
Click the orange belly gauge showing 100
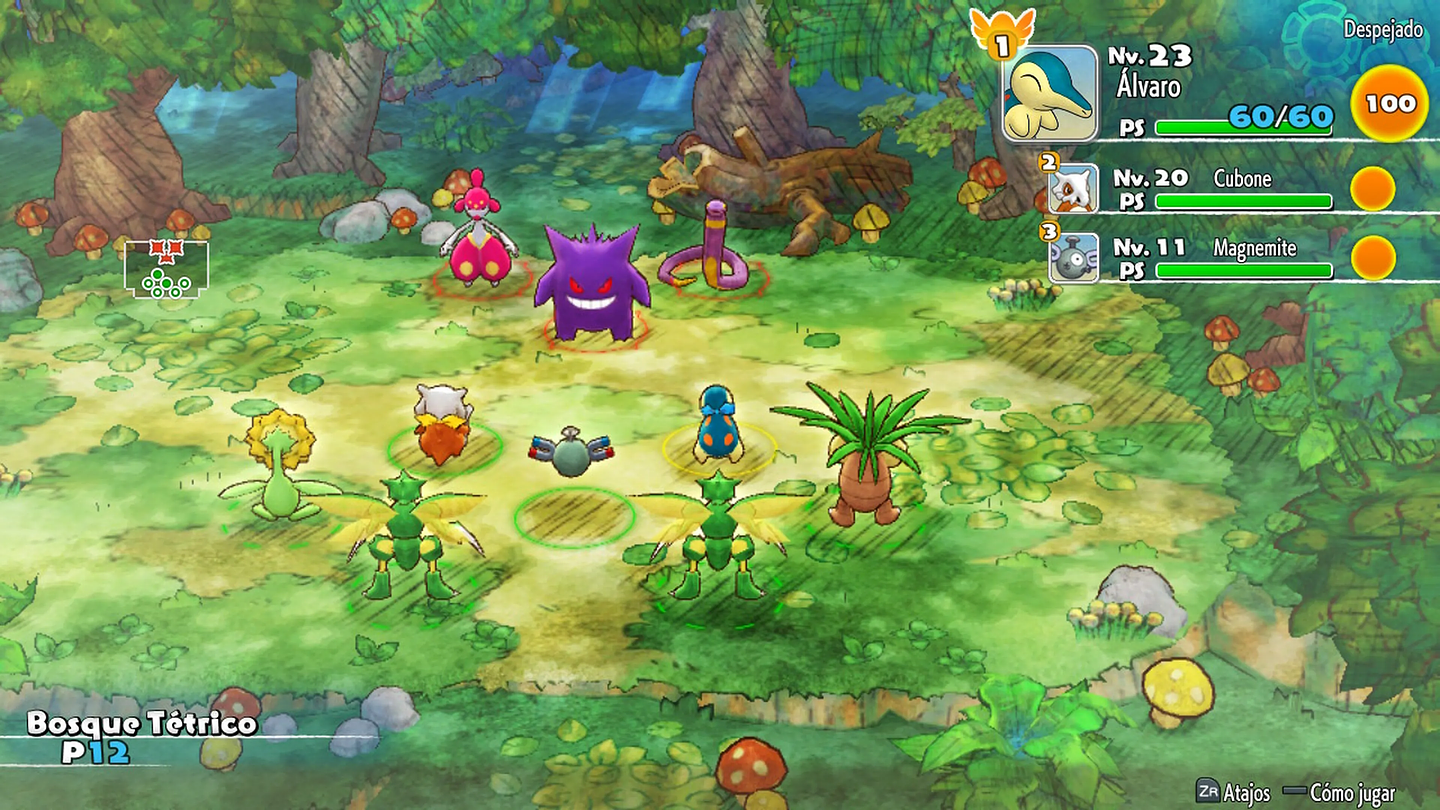point(1390,102)
